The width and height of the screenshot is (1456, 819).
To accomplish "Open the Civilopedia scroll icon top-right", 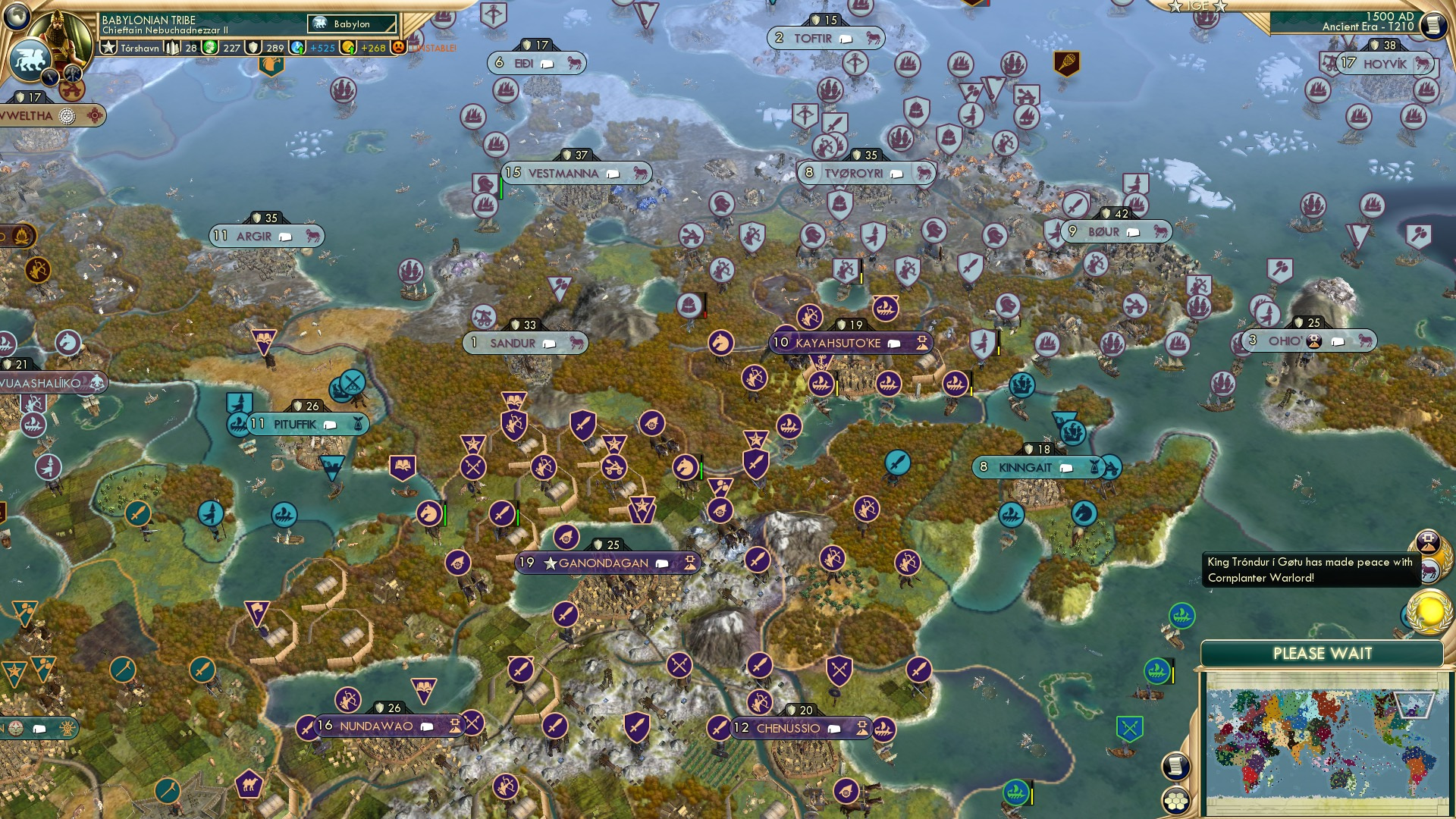I will (x=1433, y=24).
